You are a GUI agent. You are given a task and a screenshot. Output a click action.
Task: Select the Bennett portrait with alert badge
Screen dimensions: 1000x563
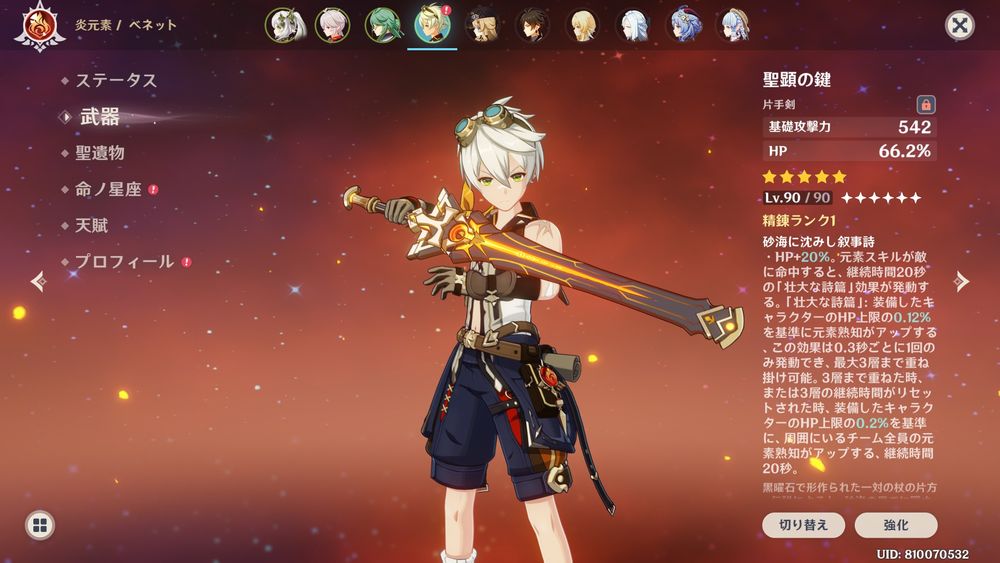433,25
